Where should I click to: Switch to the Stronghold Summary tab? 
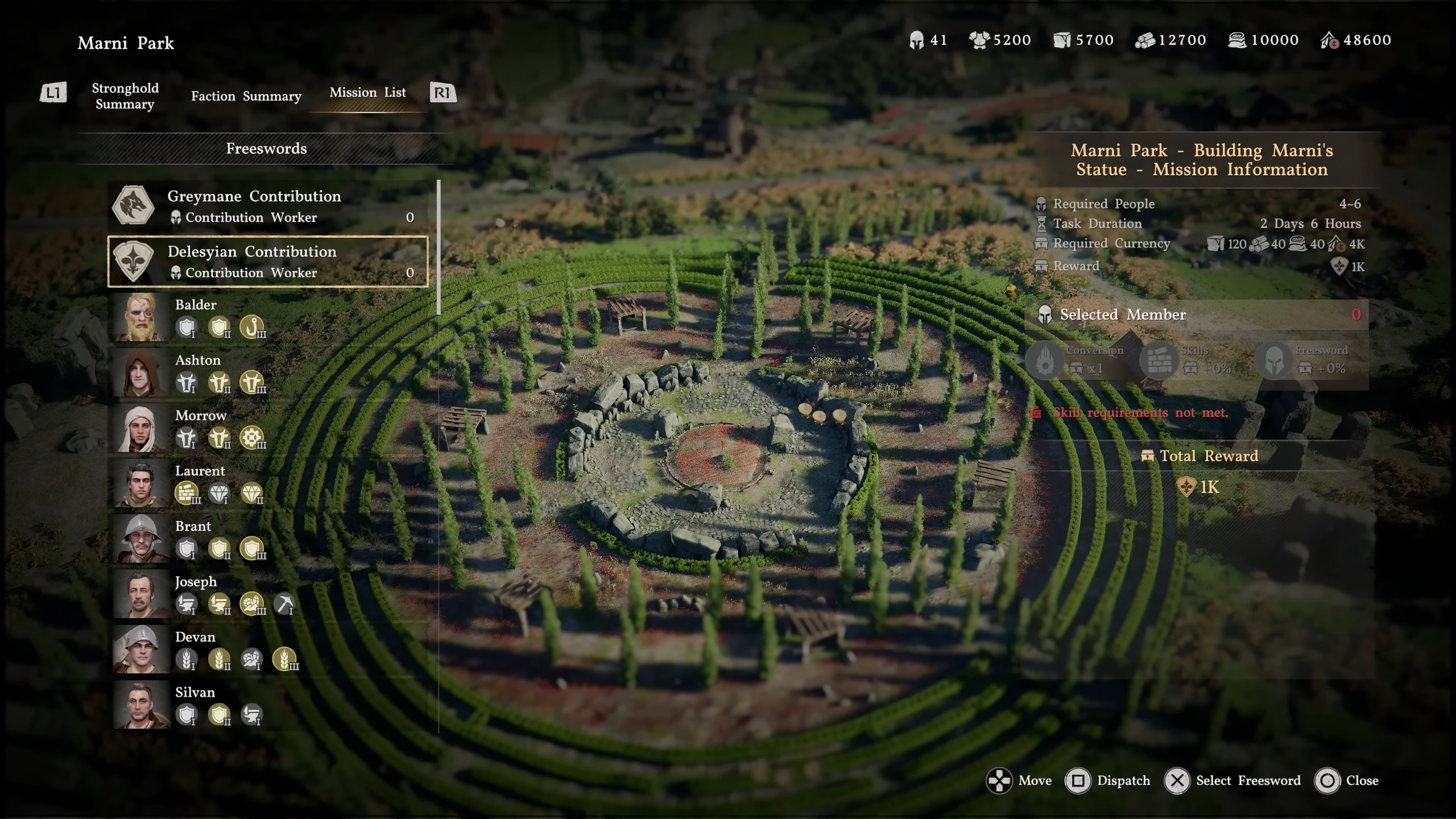point(125,96)
